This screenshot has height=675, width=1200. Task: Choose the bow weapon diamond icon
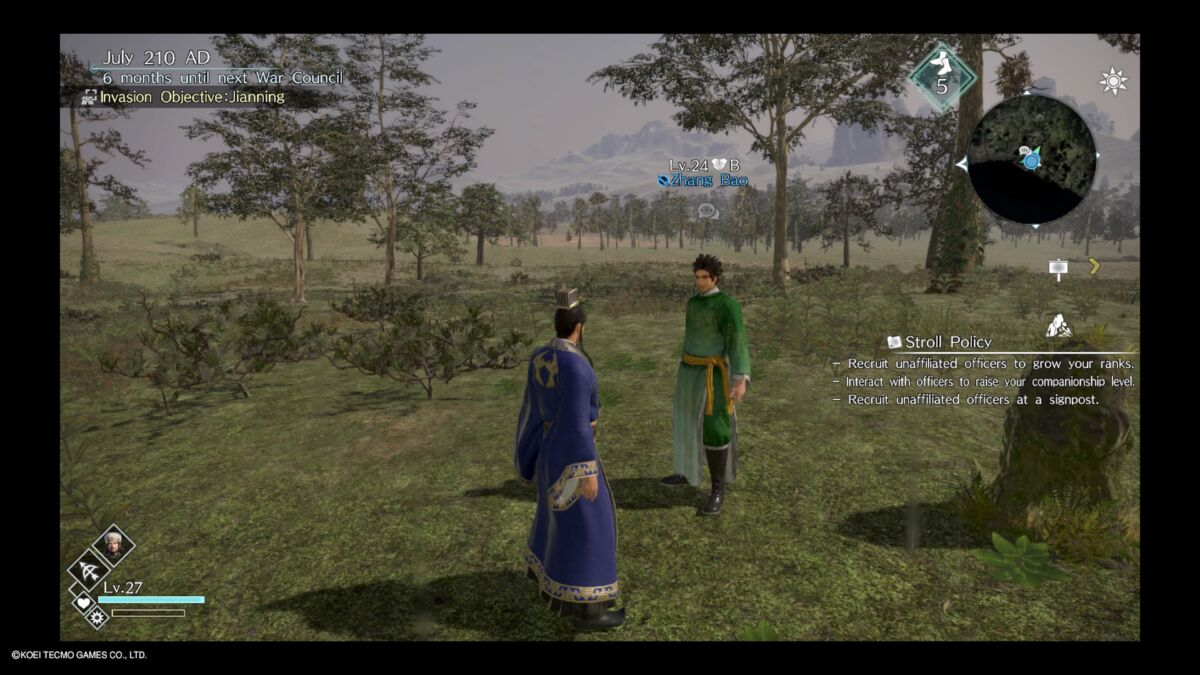(x=89, y=572)
